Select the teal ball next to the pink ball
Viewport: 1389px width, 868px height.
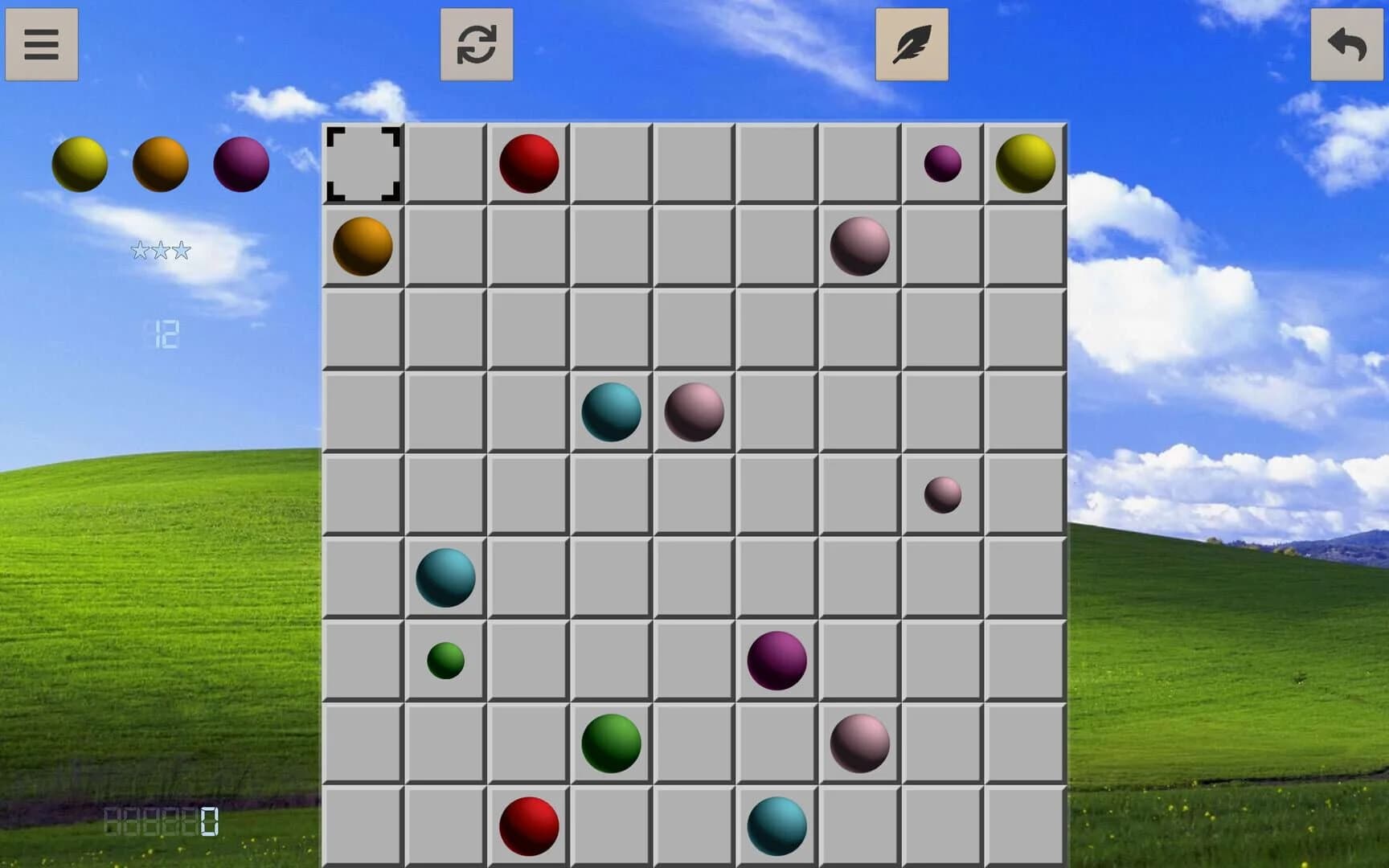point(611,412)
